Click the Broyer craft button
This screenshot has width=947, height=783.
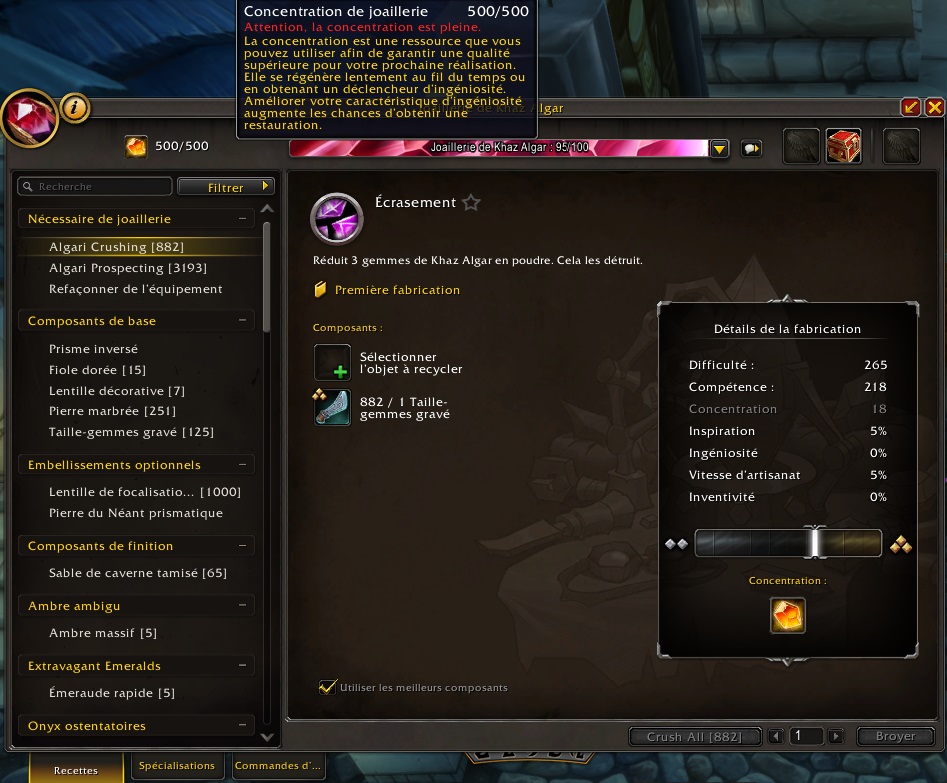coord(895,737)
